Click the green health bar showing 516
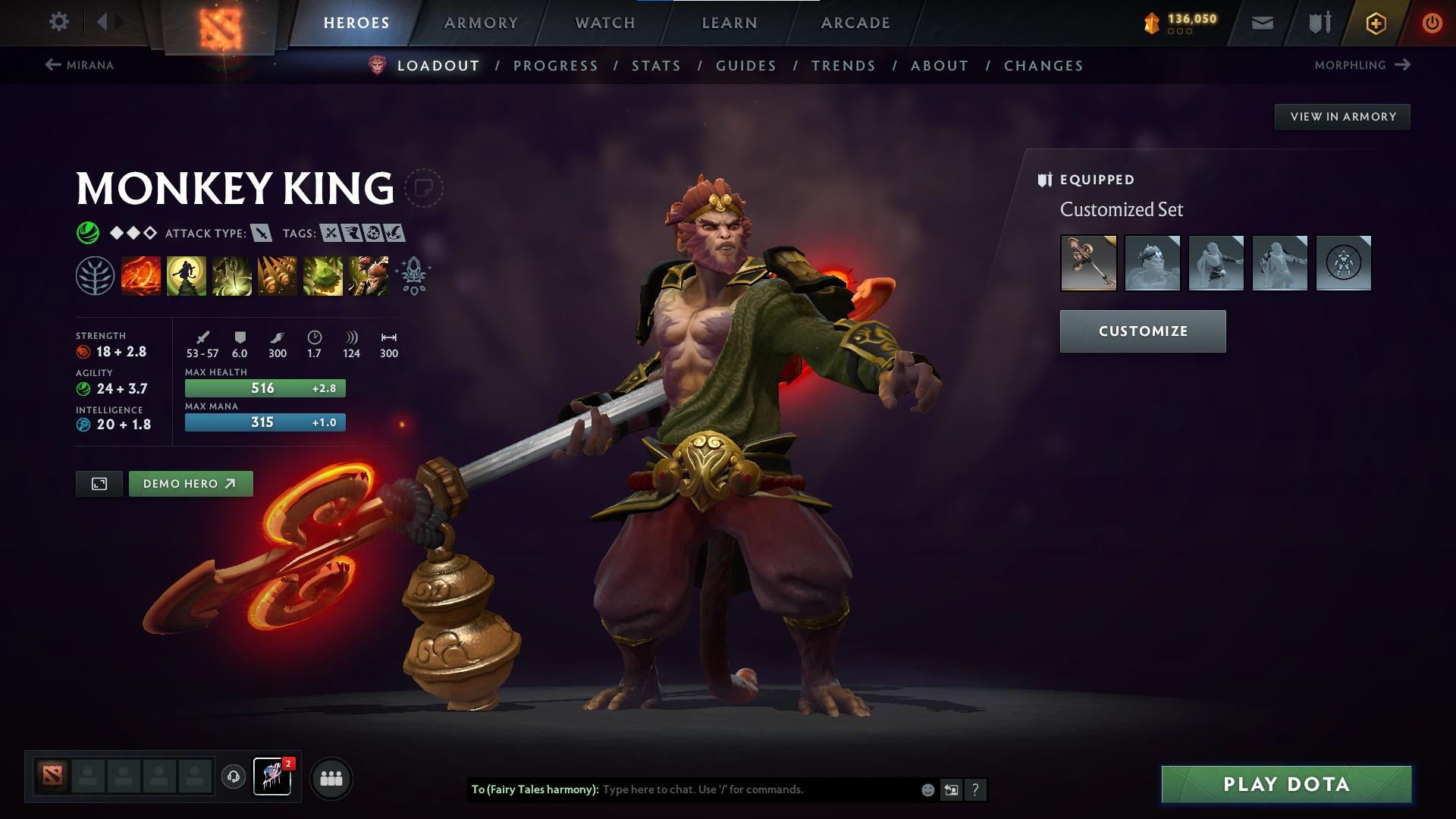The image size is (1456, 819). [264, 388]
